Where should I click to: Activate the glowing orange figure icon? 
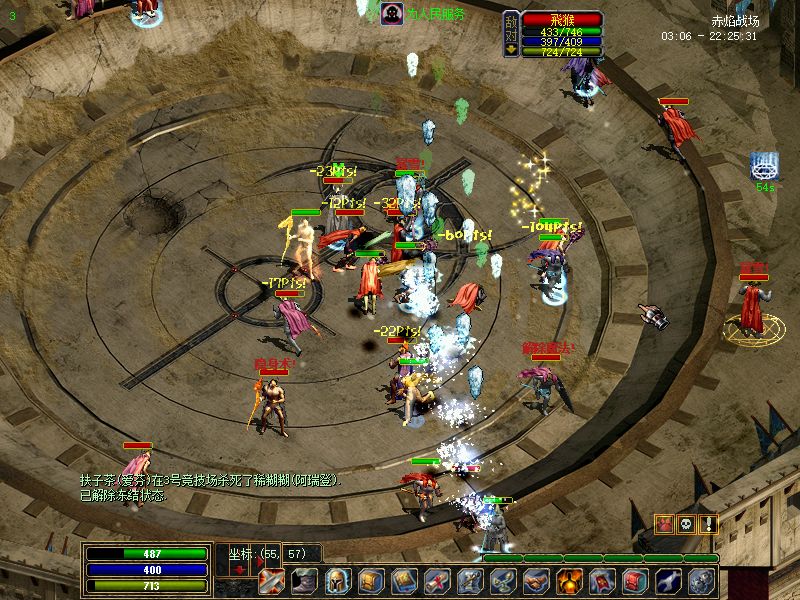[x=569, y=582]
